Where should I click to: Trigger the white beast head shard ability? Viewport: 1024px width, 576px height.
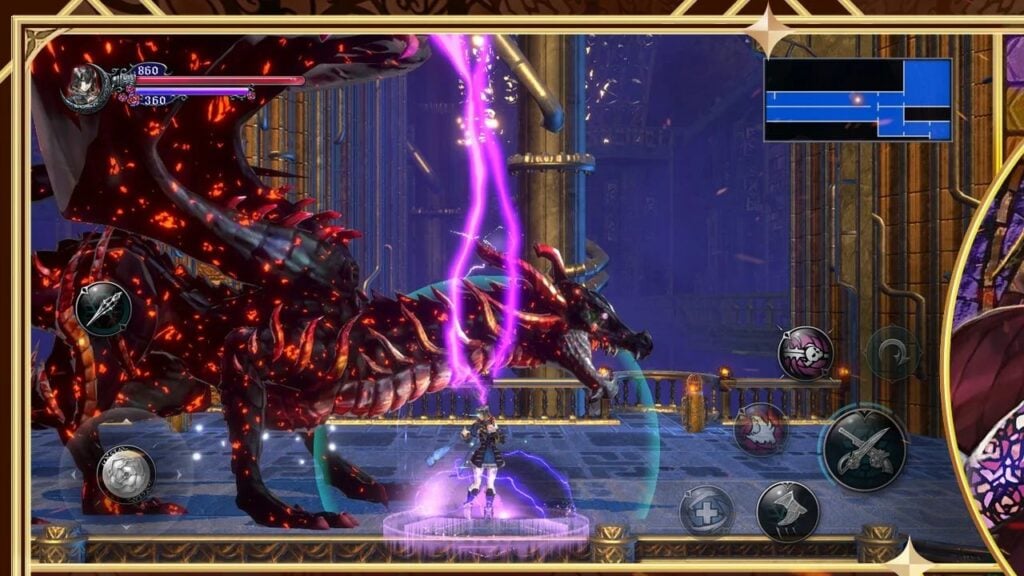click(x=761, y=429)
